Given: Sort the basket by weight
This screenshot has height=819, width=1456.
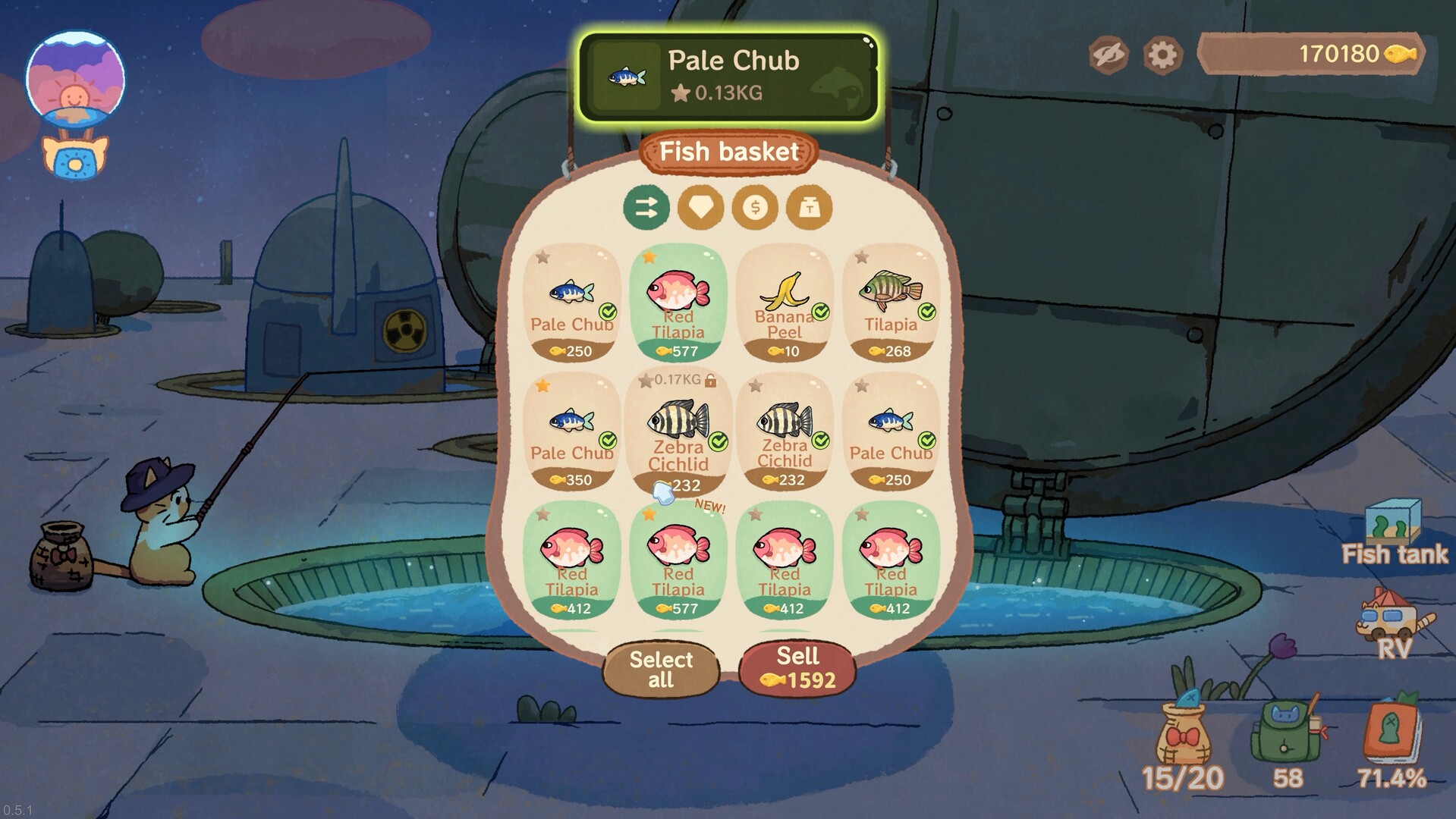Looking at the screenshot, I should point(809,207).
